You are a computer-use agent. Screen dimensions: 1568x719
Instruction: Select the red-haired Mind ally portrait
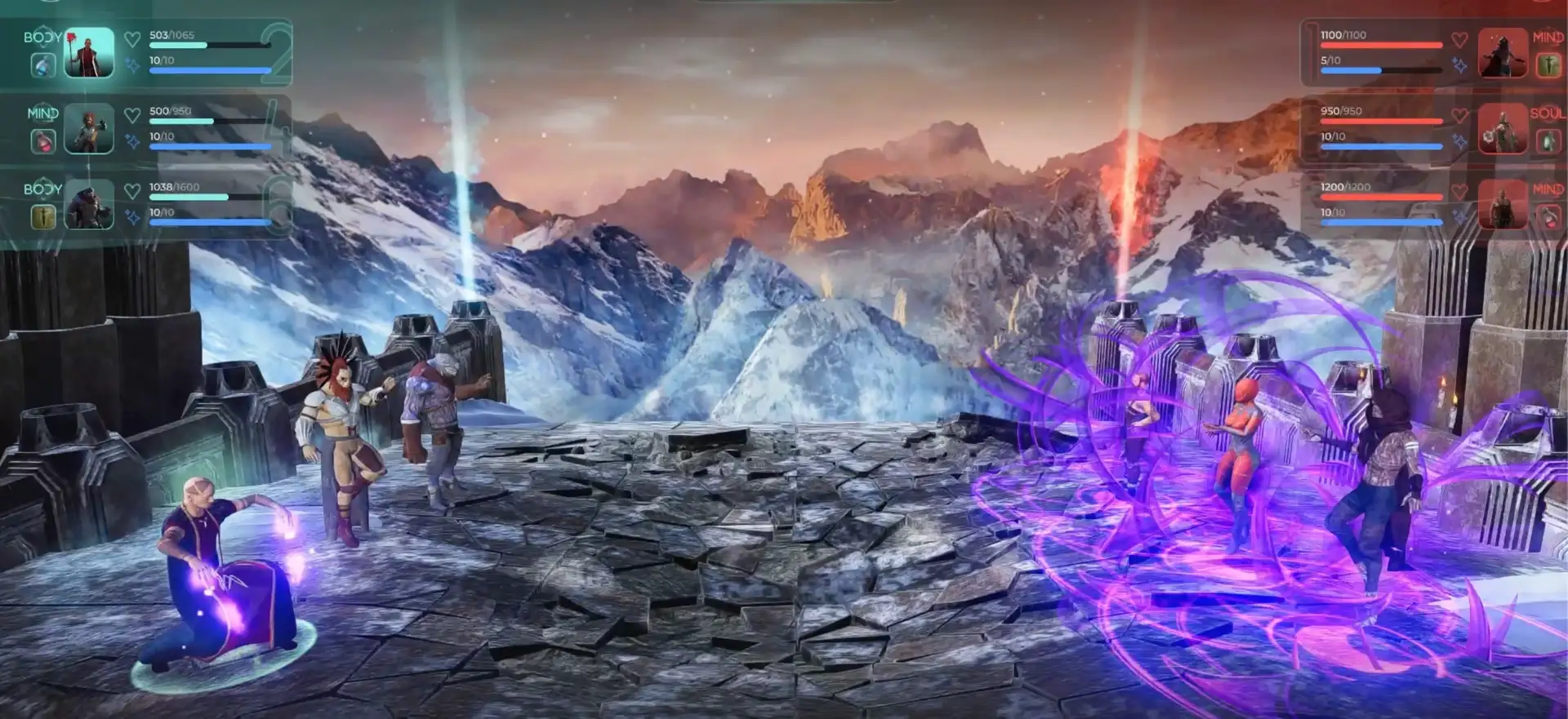[89, 129]
